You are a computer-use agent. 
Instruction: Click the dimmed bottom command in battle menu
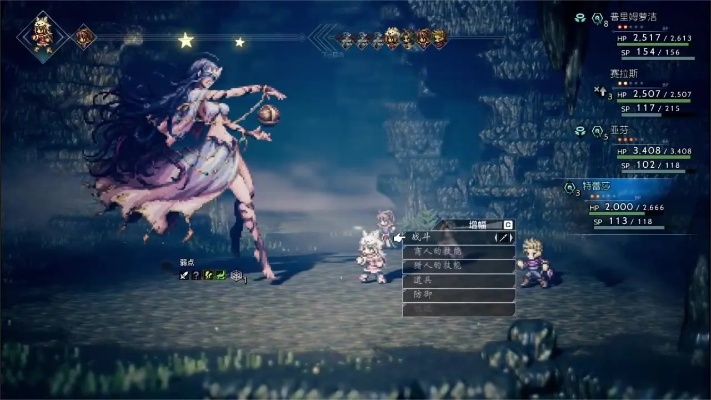pyautogui.click(x=455, y=310)
